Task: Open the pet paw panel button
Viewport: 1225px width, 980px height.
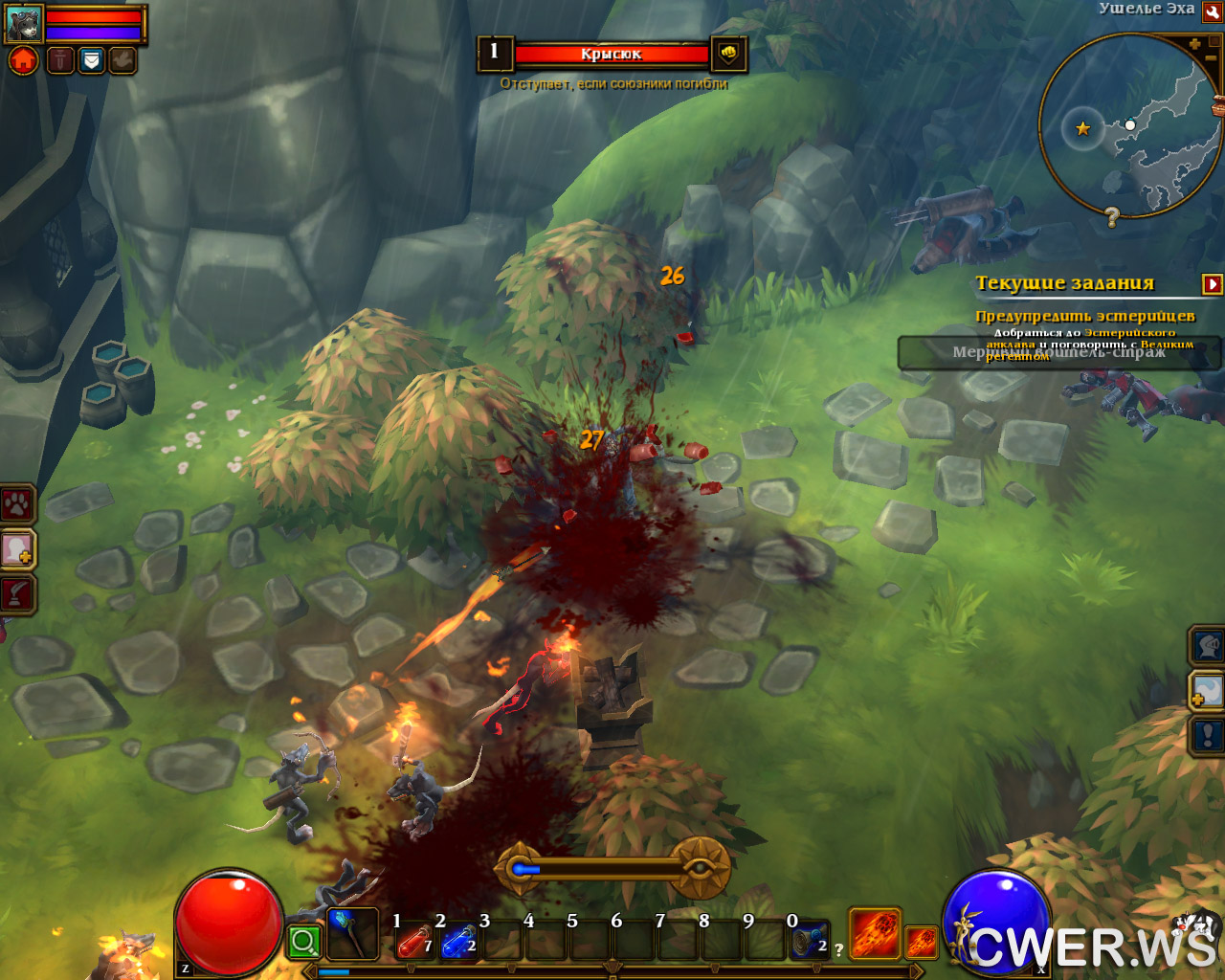Action: click(x=17, y=504)
